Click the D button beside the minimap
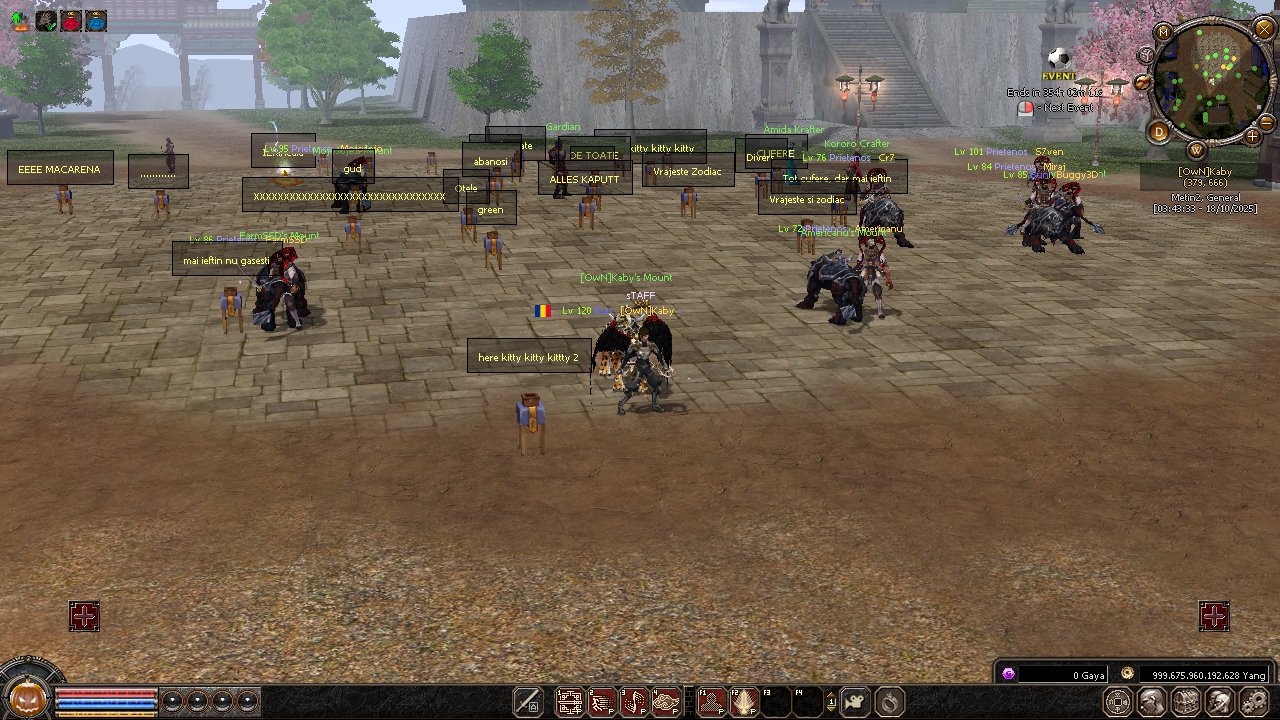This screenshot has height=720, width=1280. tap(1160, 131)
